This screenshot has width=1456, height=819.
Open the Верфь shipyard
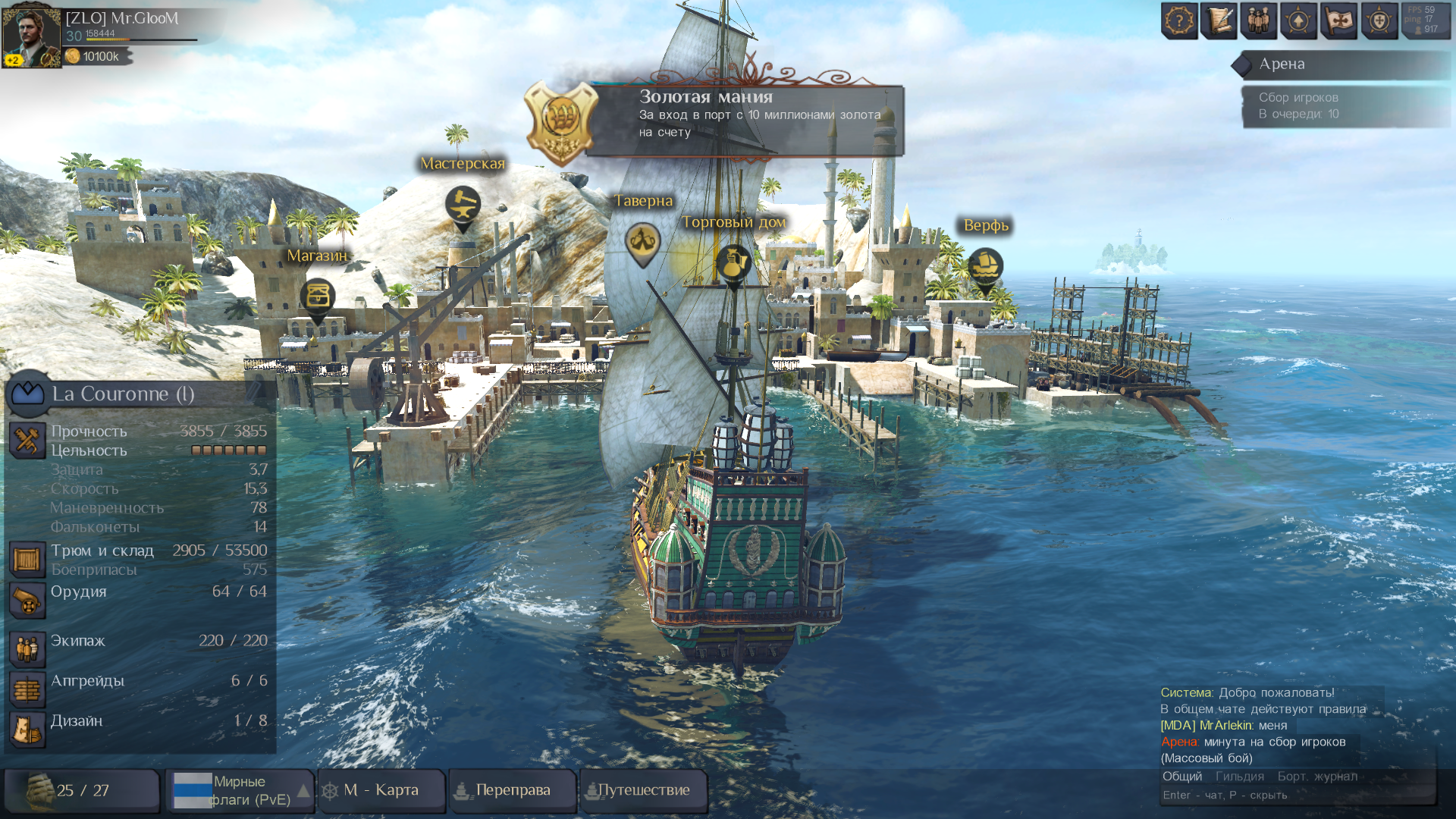click(x=985, y=267)
